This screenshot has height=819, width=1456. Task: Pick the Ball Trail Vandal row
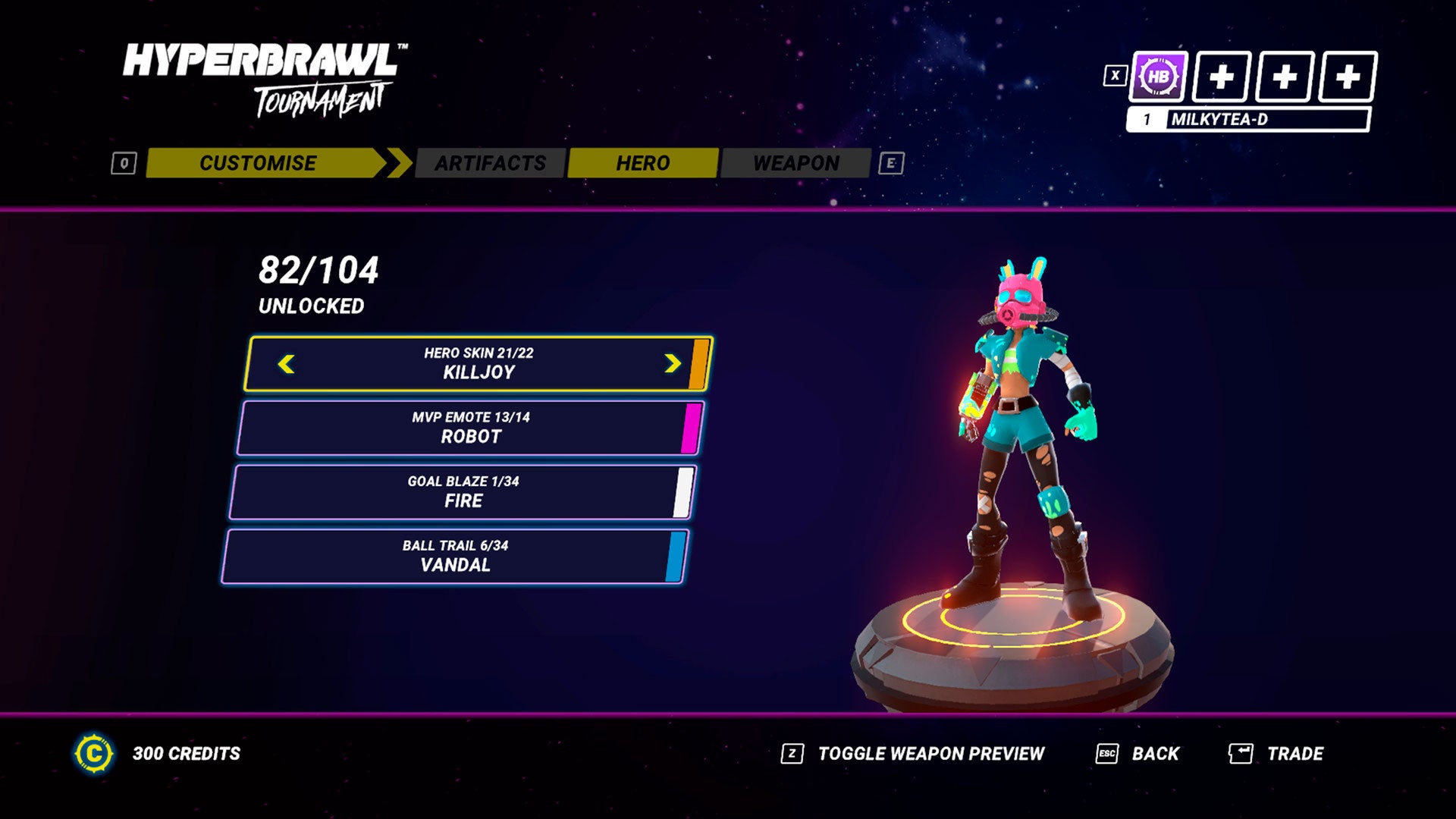[455, 557]
